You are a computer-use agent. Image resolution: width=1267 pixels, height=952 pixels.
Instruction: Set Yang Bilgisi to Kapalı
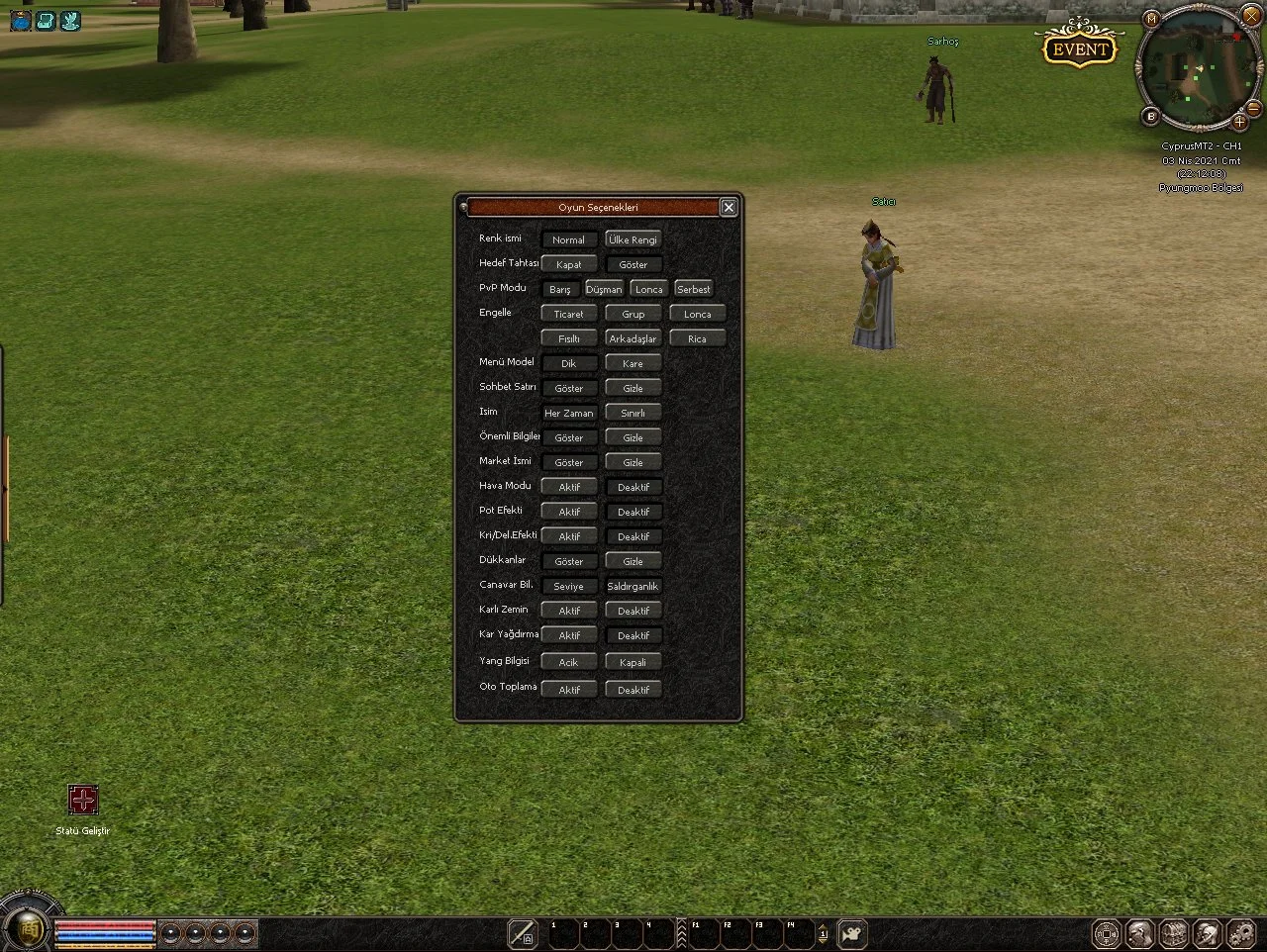633,662
